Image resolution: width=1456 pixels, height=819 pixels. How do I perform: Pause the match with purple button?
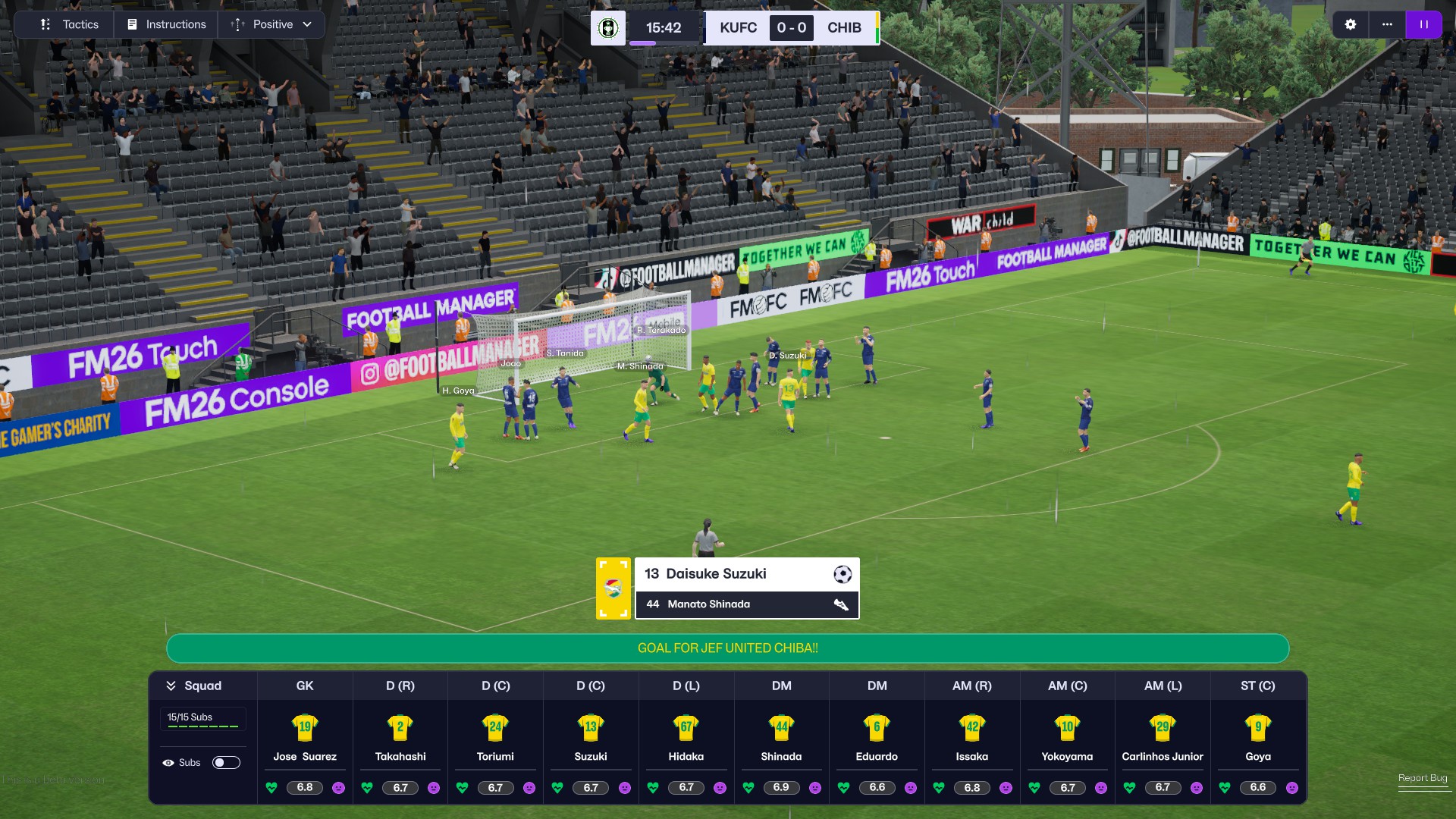[1424, 24]
